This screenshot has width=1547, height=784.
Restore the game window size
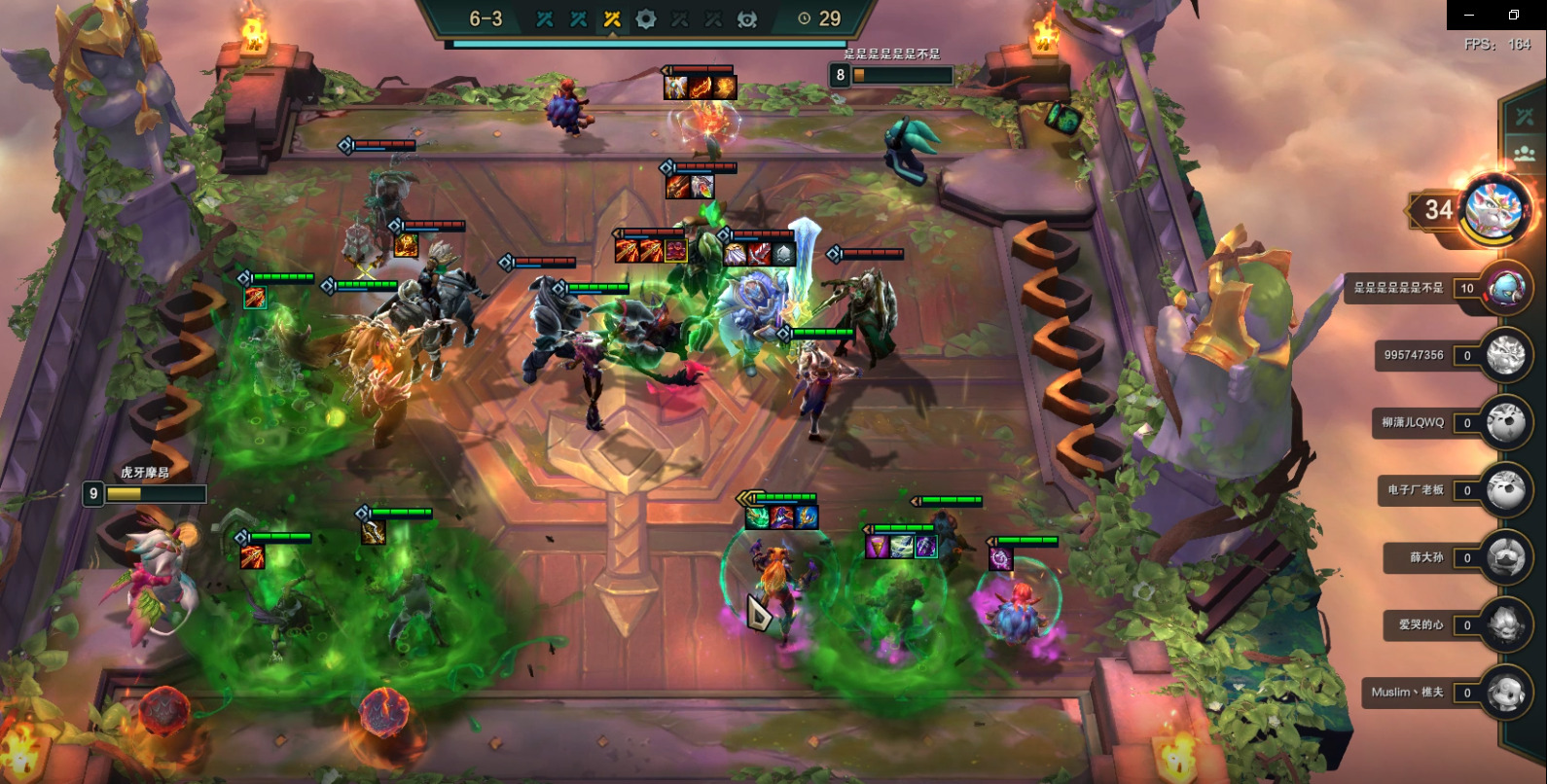tap(1514, 15)
